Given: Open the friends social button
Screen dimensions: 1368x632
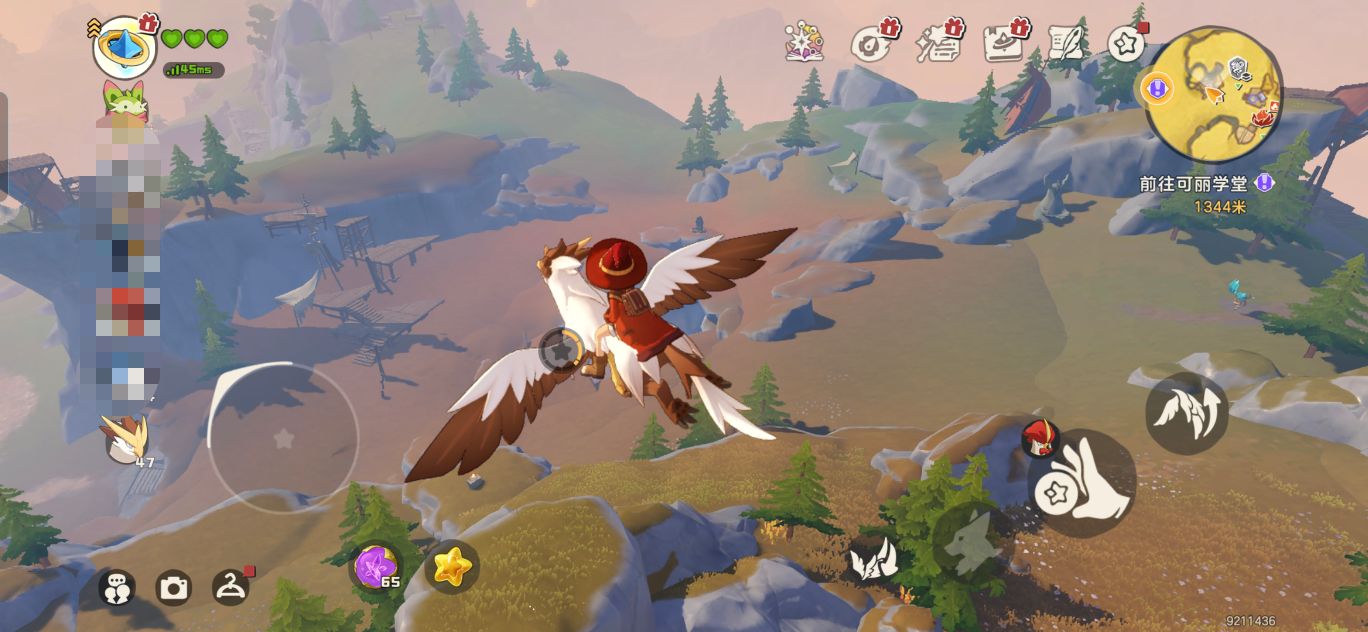Looking at the screenshot, I should point(117,588).
